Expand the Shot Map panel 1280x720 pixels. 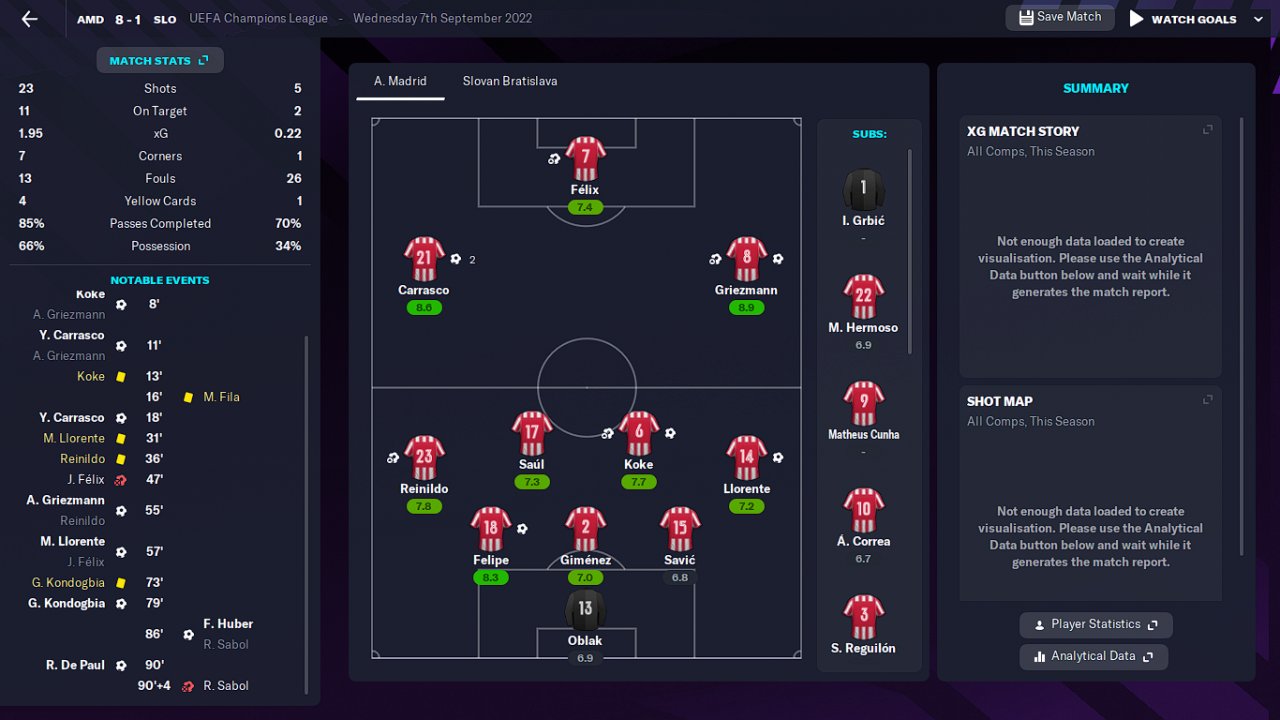1207,400
